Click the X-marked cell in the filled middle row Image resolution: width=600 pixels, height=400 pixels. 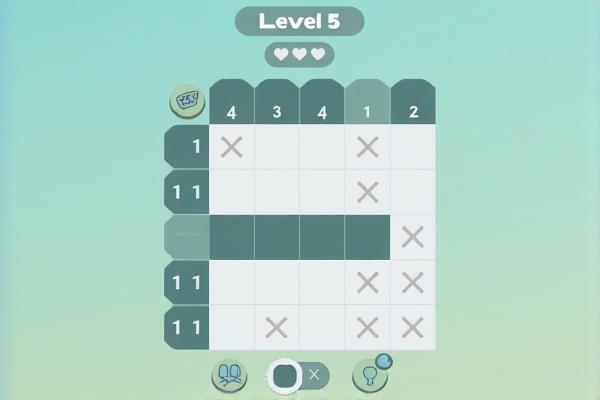413,237
